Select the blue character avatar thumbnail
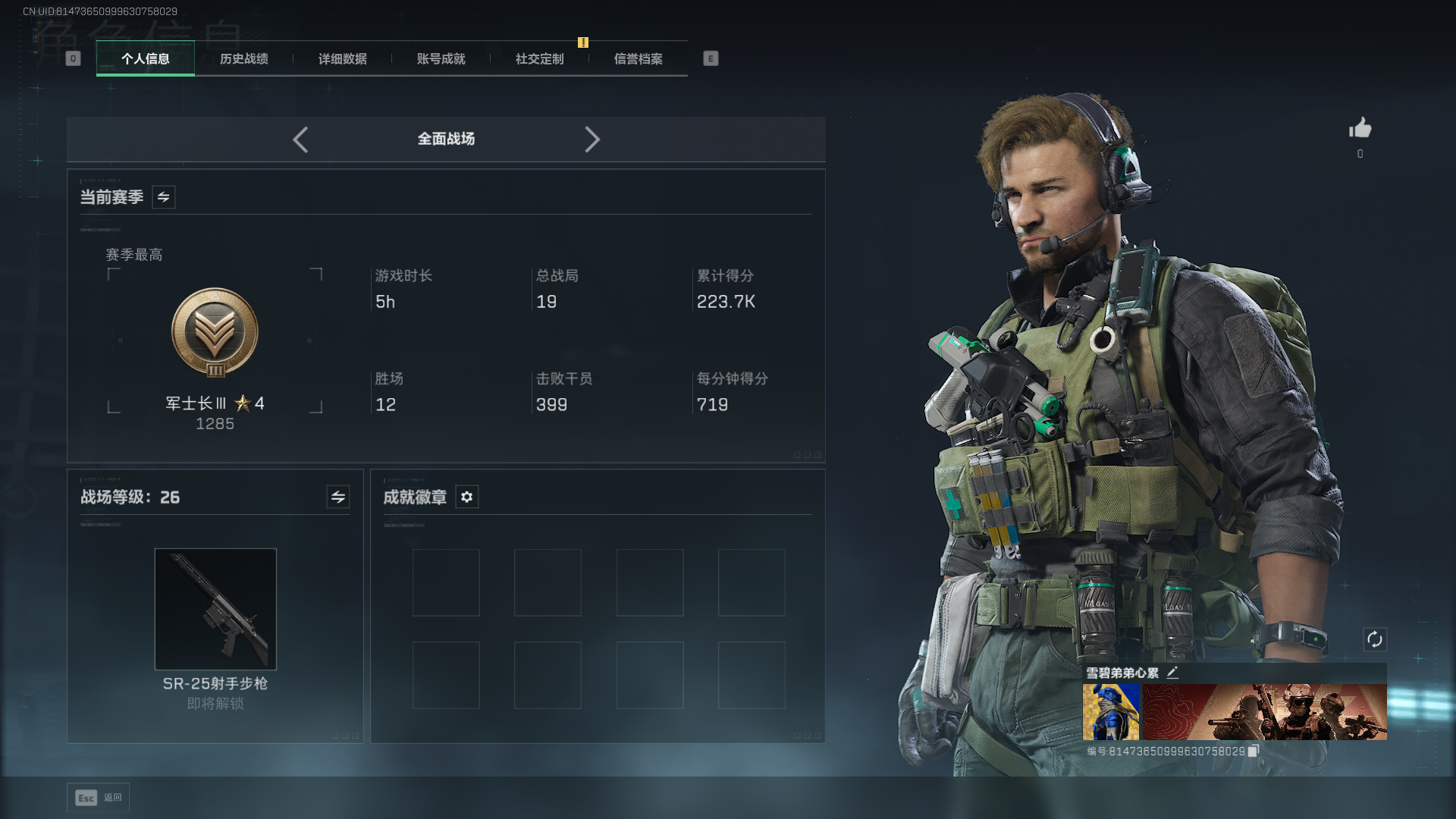 (x=1110, y=711)
